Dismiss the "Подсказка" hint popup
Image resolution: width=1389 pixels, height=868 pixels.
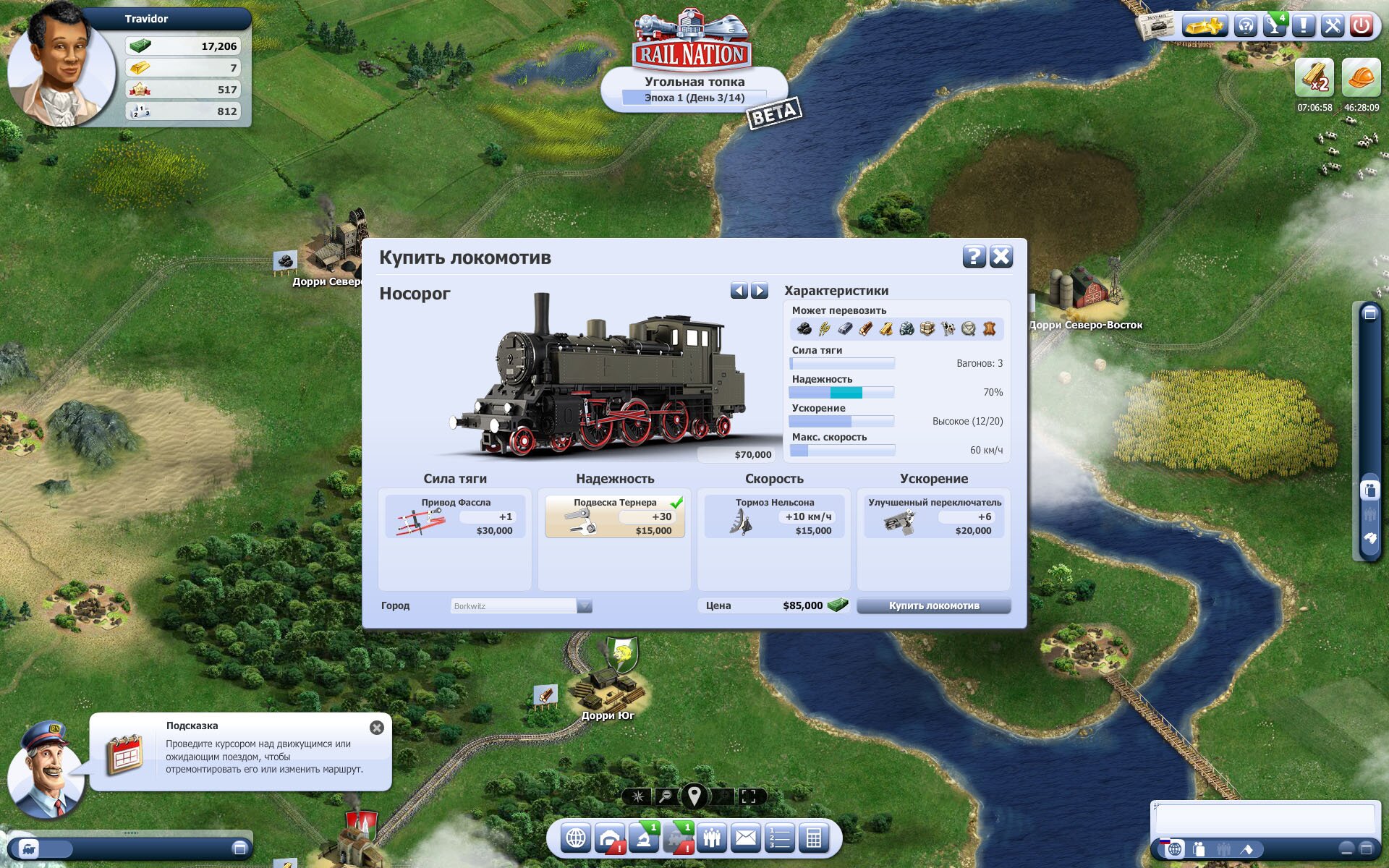(x=377, y=728)
